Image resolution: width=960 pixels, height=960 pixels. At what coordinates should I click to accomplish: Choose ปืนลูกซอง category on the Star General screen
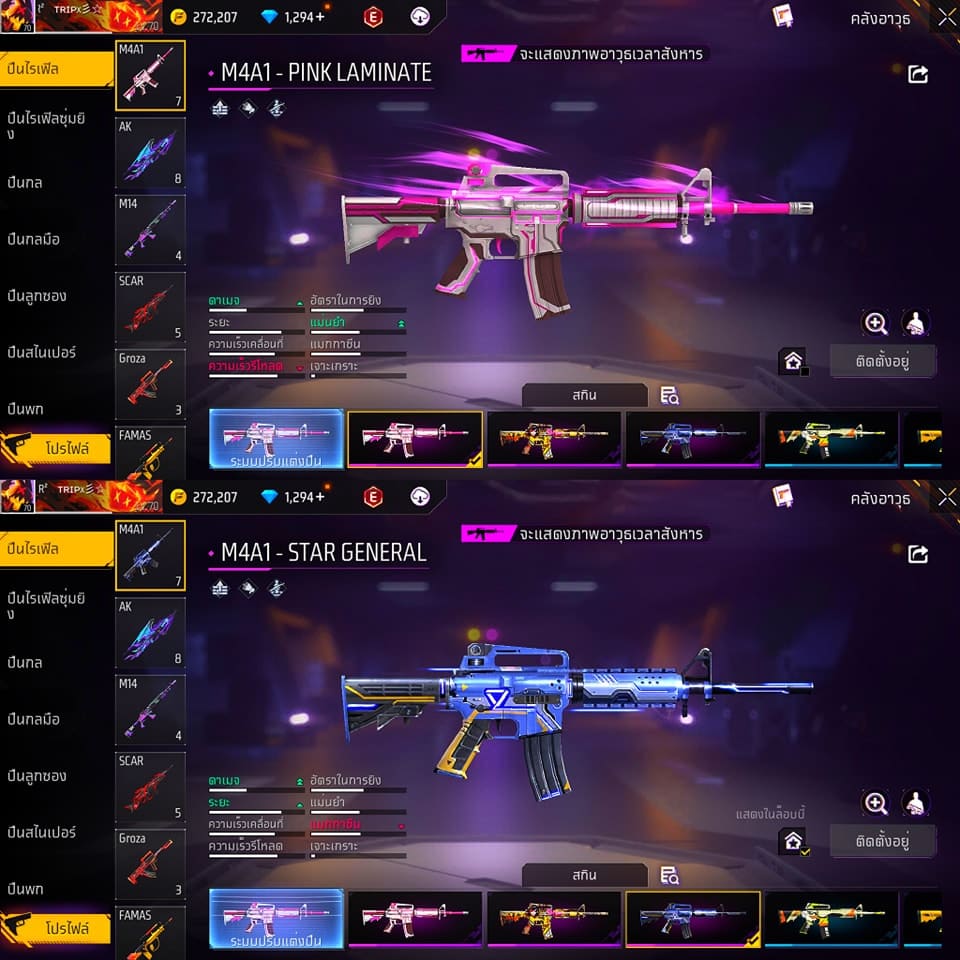coord(37,776)
